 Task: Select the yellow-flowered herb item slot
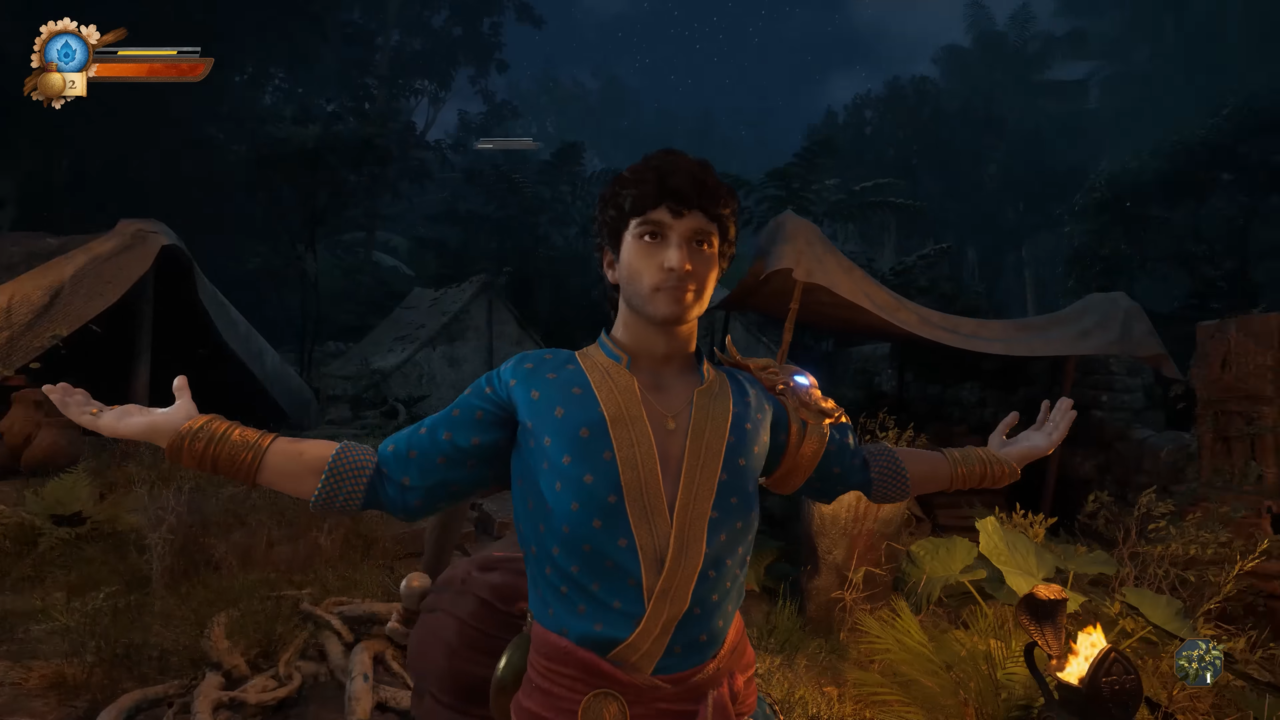[x=1198, y=661]
